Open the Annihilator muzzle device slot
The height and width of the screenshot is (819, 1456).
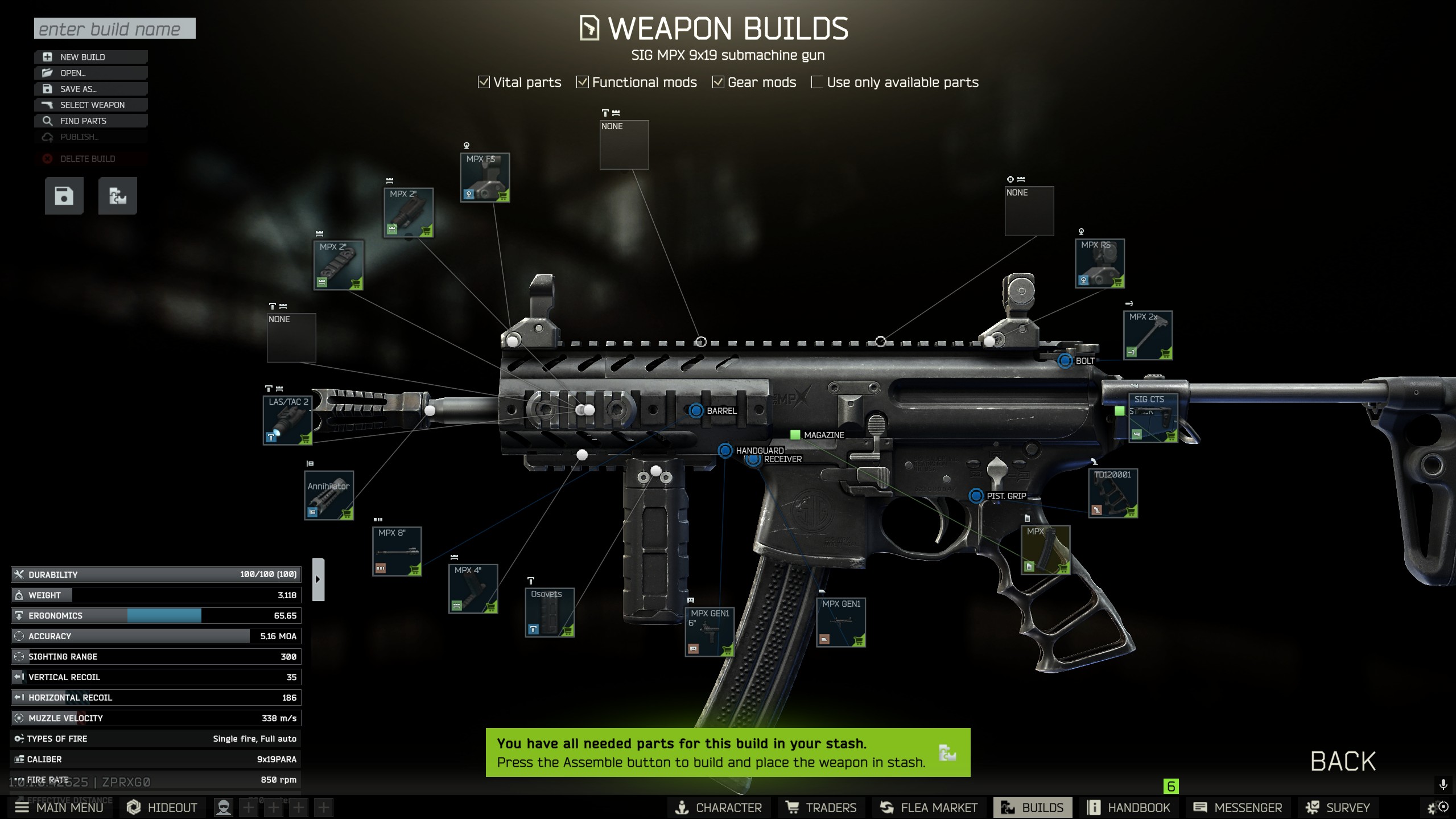[x=329, y=495]
